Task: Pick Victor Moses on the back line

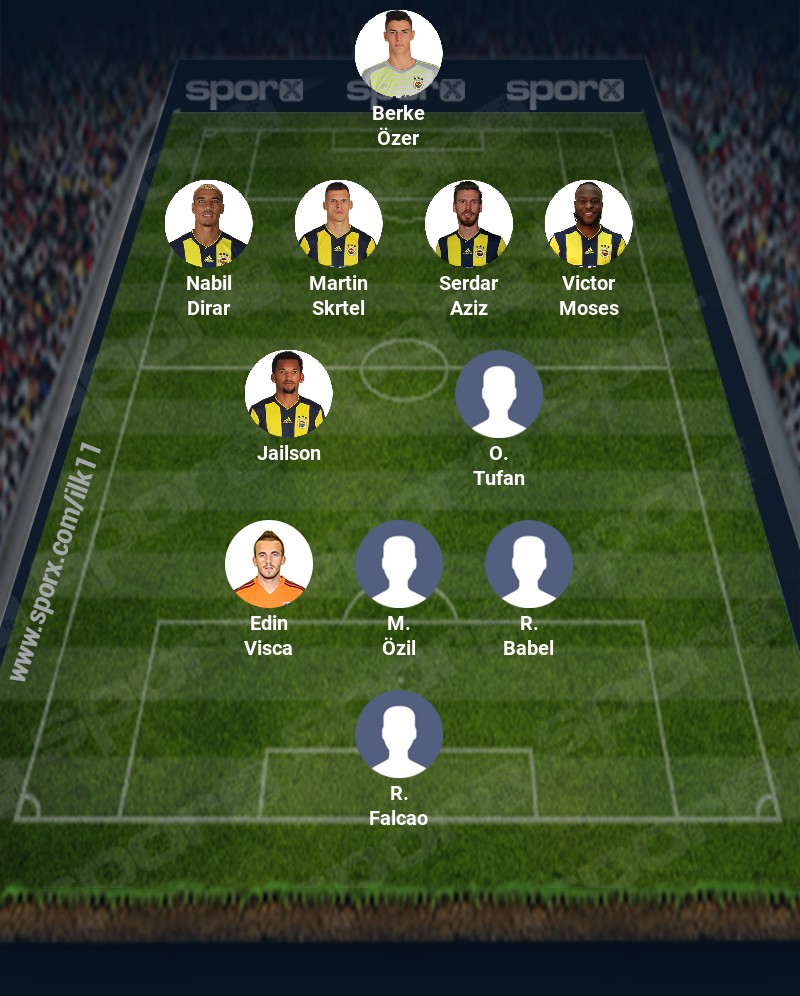Action: coord(589,224)
